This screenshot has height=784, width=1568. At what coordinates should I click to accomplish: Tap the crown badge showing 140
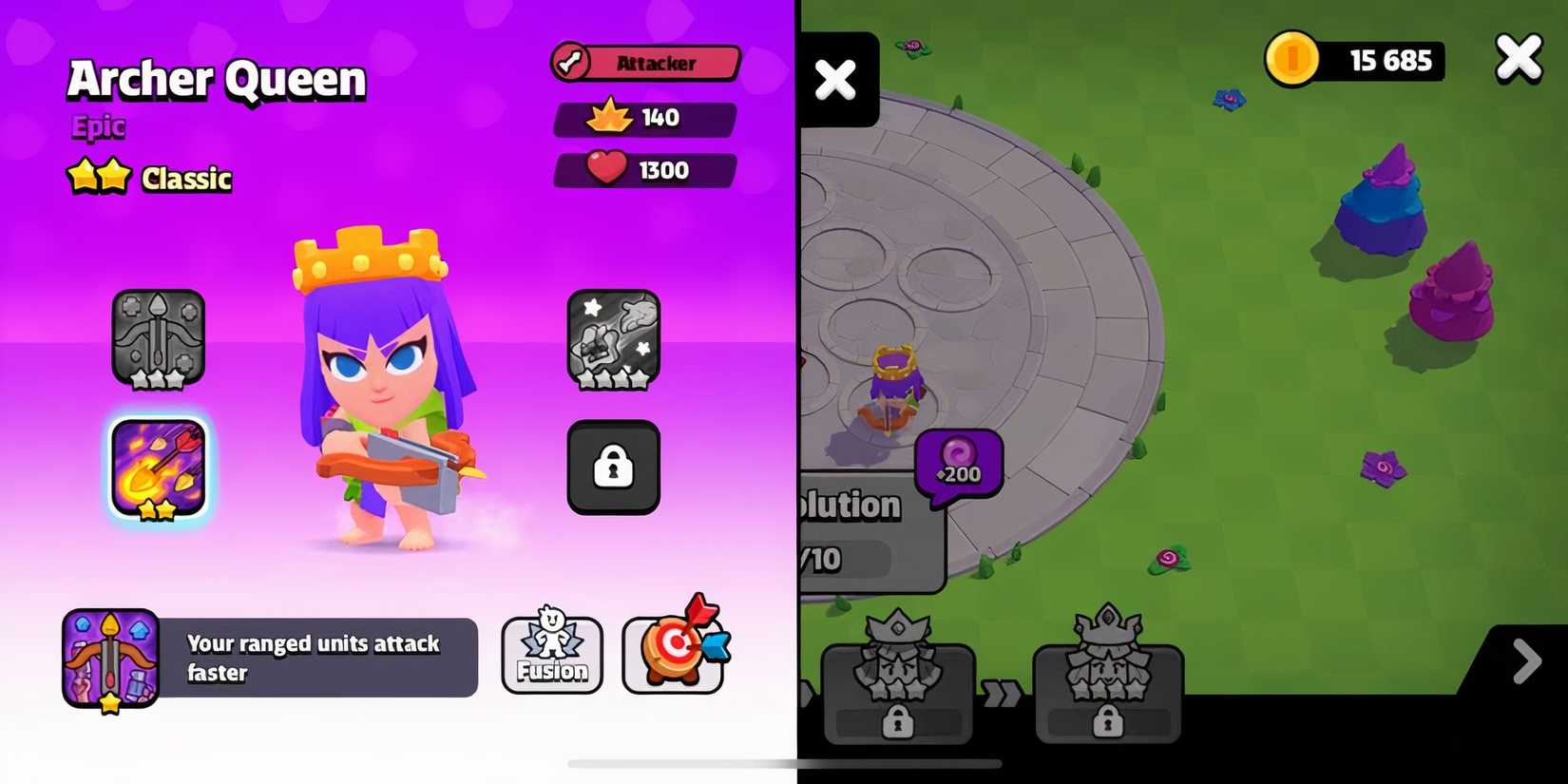coord(645,118)
